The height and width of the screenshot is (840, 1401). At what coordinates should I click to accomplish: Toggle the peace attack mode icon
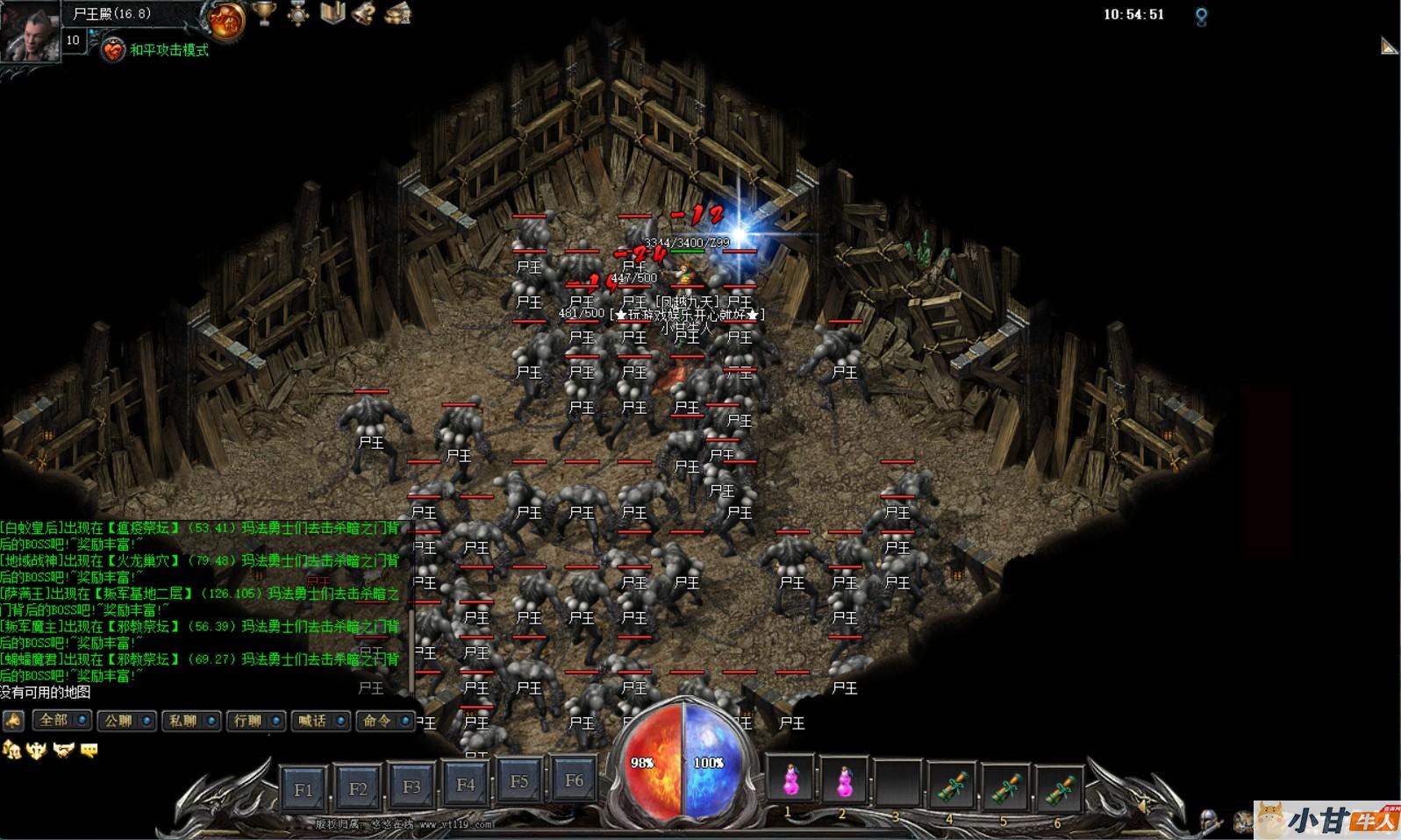[x=113, y=50]
